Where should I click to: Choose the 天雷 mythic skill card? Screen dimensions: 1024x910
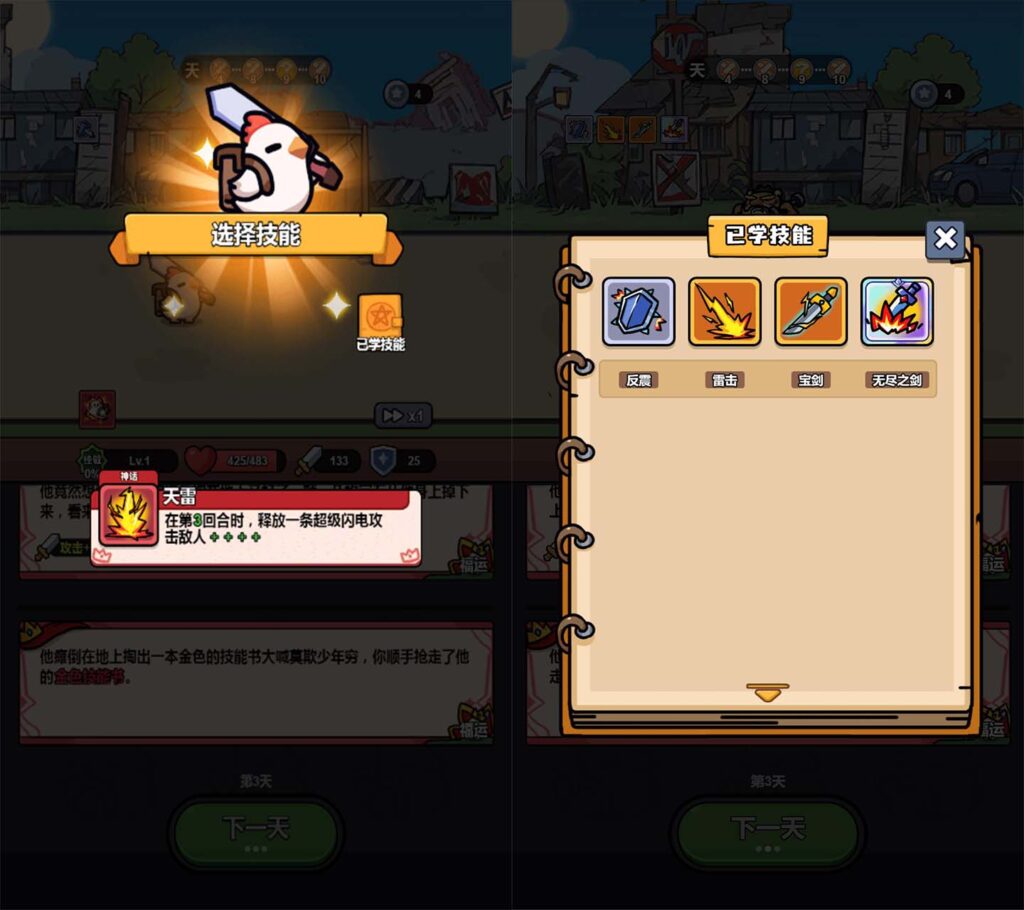[255, 524]
